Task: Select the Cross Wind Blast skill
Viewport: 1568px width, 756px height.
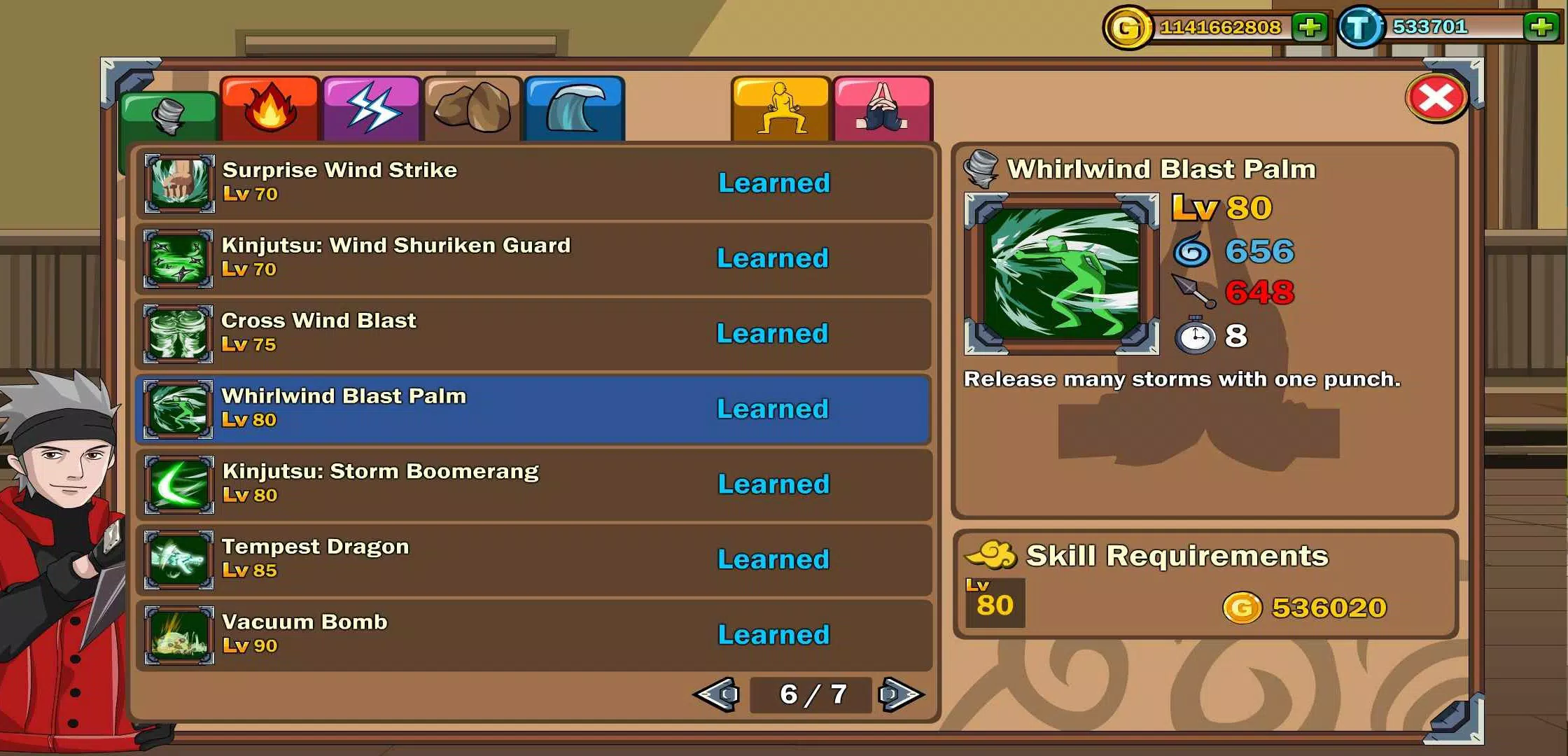Action: pos(533,334)
